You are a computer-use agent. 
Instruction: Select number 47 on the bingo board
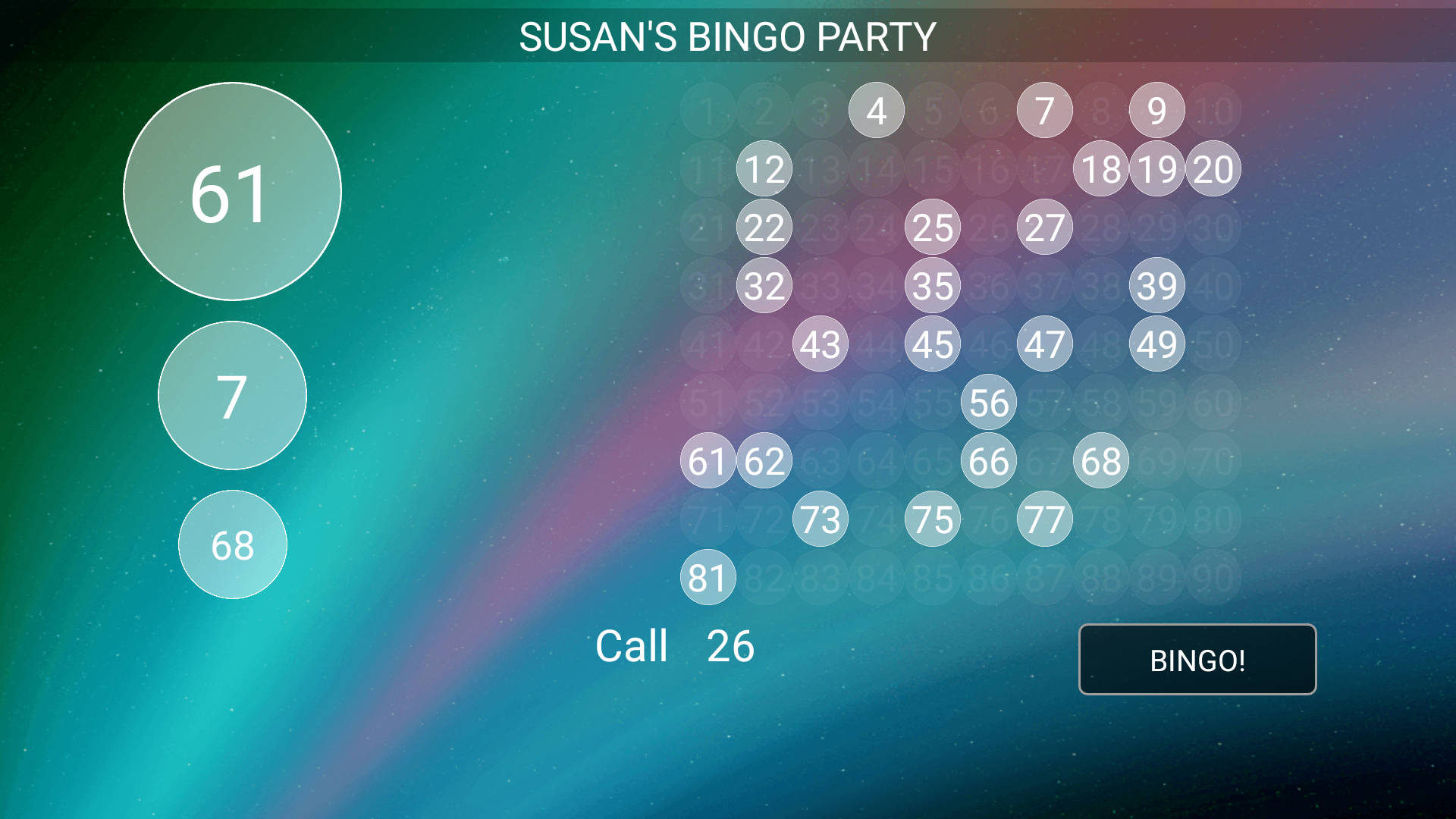coord(1044,344)
